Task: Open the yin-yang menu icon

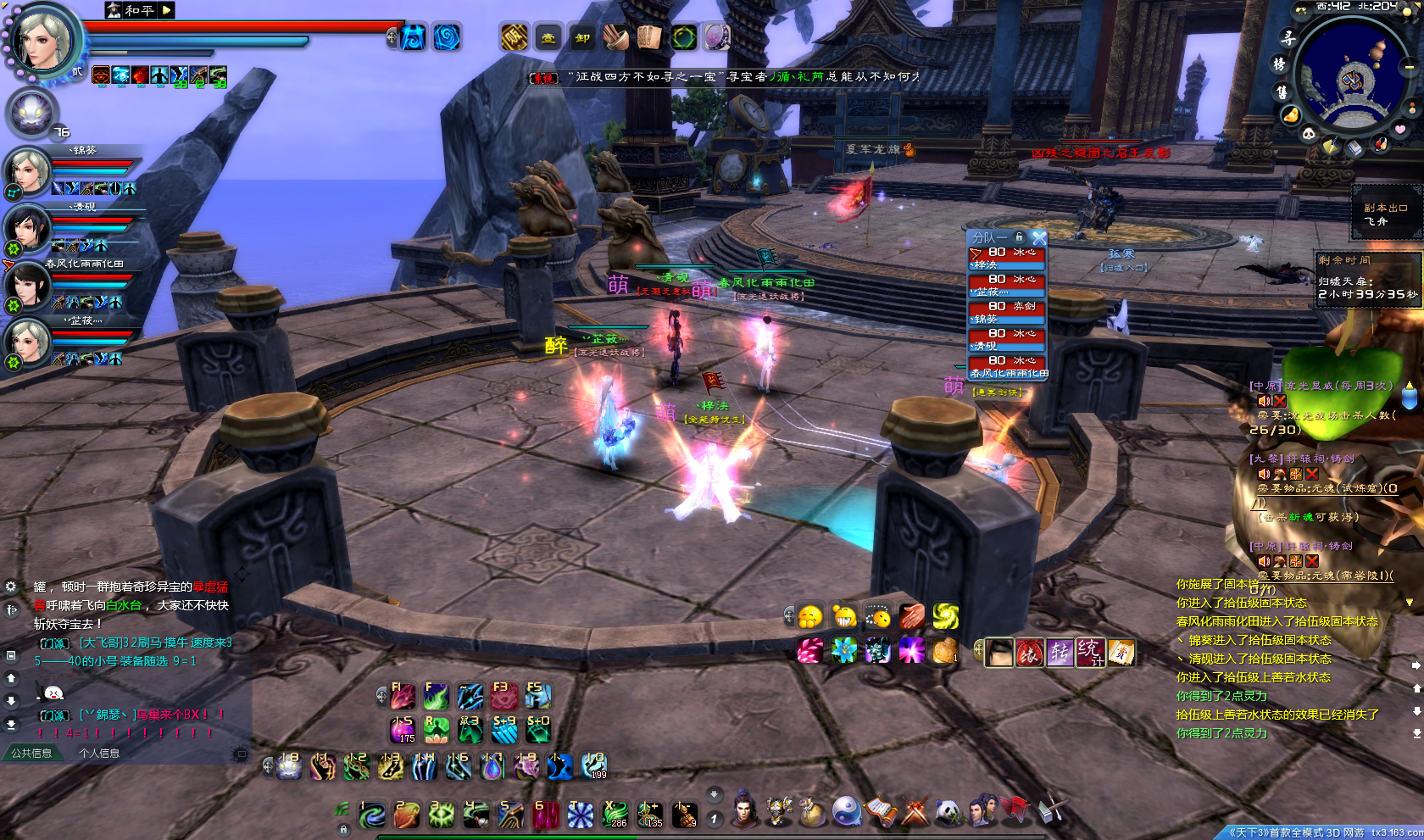Action: (846, 811)
